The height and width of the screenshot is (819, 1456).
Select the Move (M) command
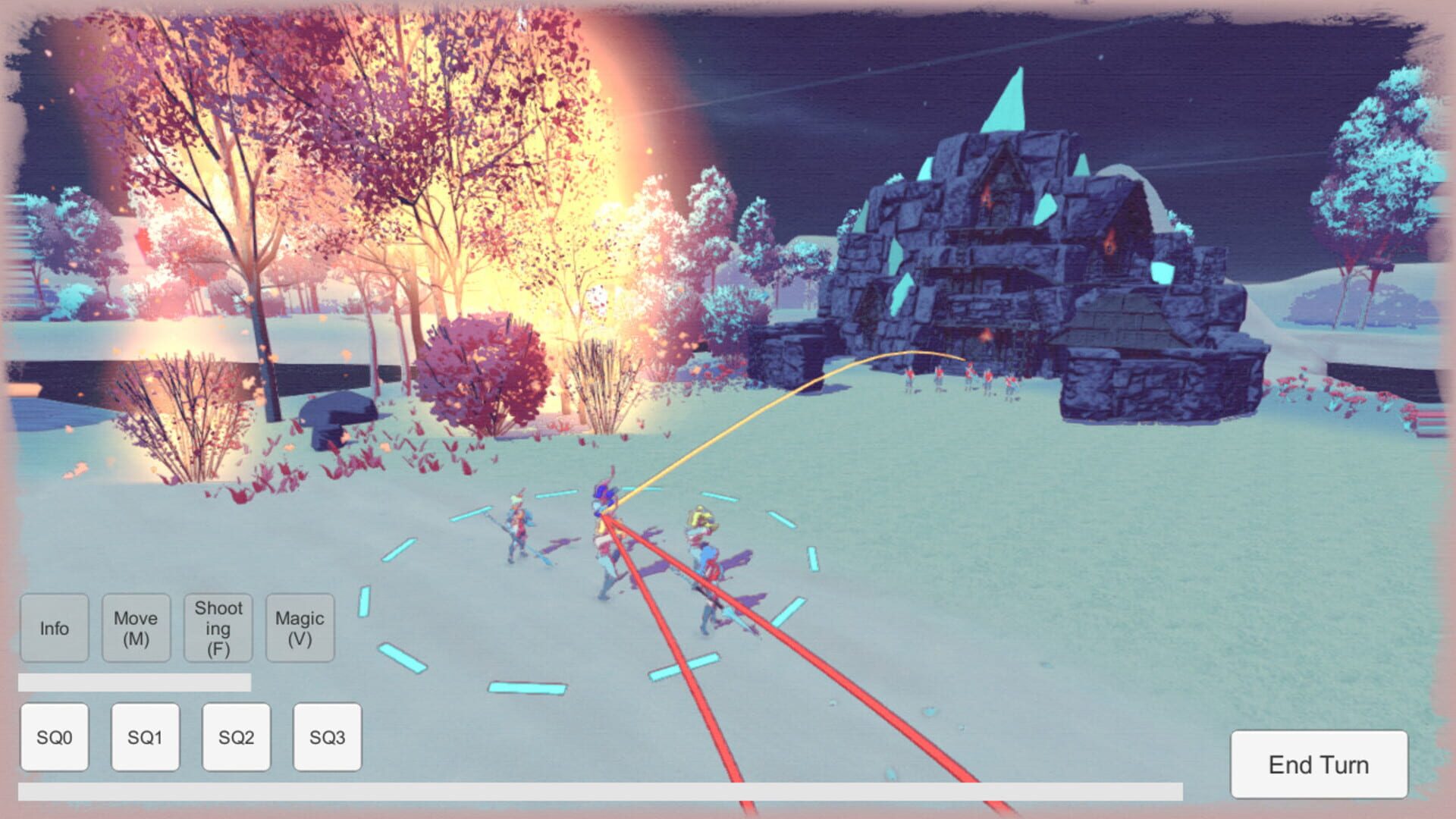tap(136, 629)
